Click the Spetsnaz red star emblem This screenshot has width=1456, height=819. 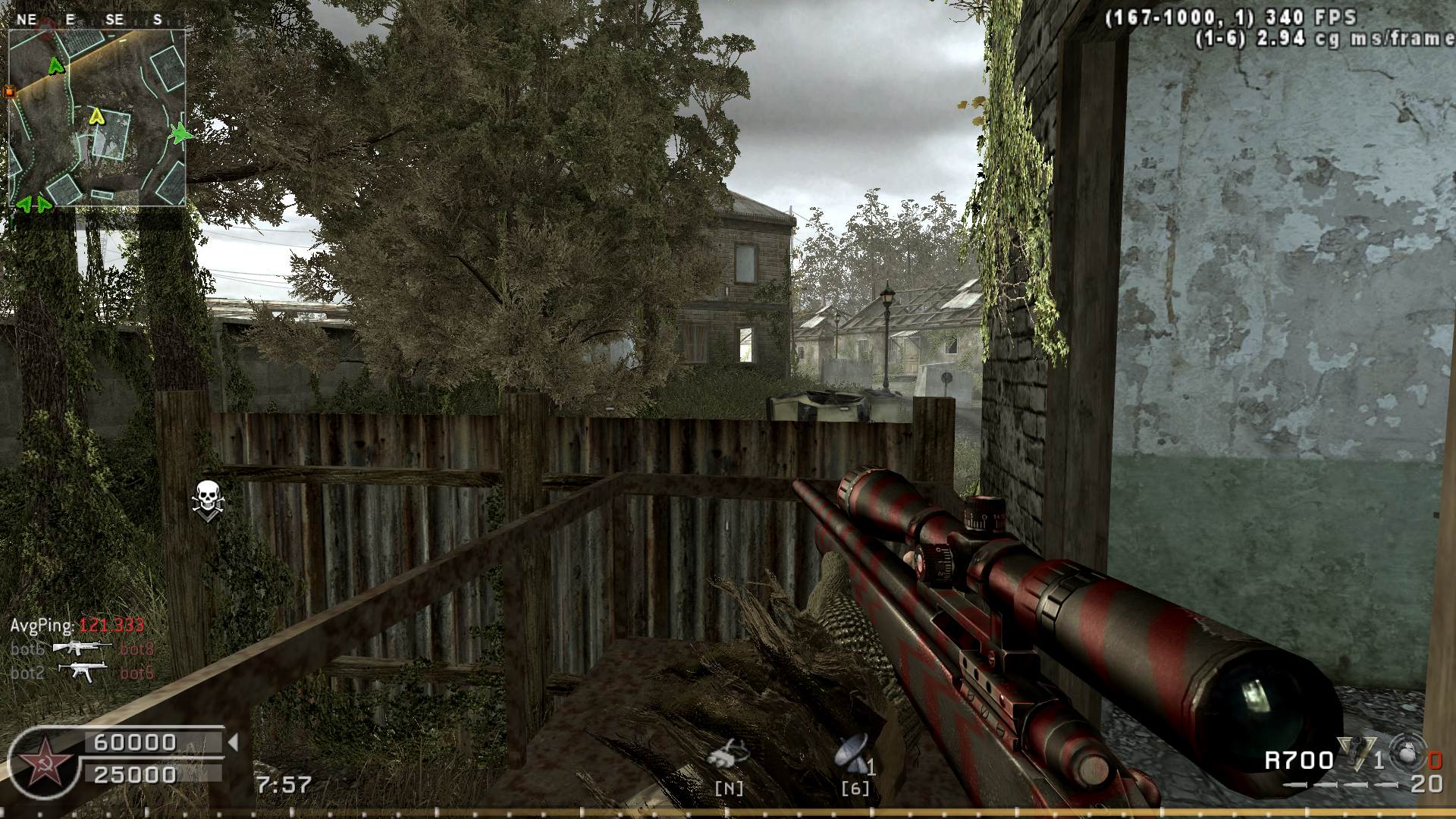pos(42,761)
